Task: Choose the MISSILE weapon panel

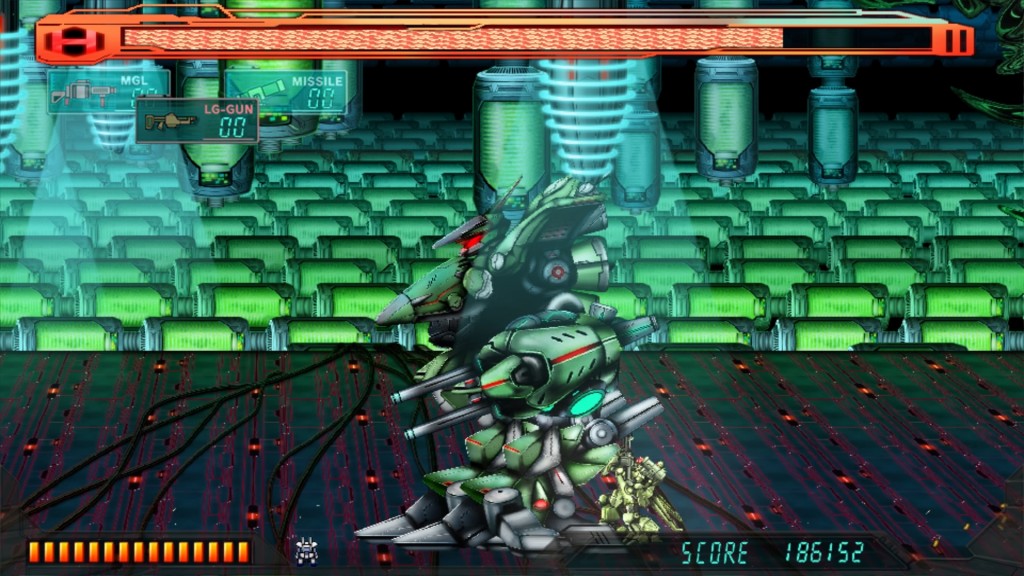Action: (x=286, y=91)
